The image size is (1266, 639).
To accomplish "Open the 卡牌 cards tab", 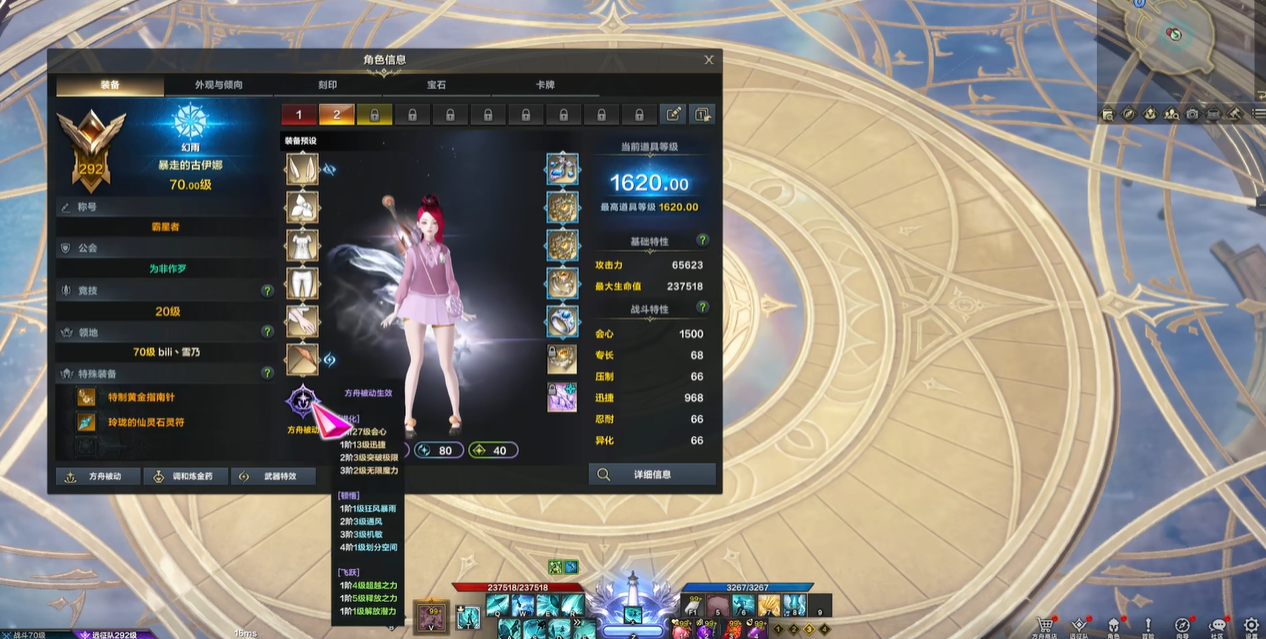I will (x=545, y=85).
